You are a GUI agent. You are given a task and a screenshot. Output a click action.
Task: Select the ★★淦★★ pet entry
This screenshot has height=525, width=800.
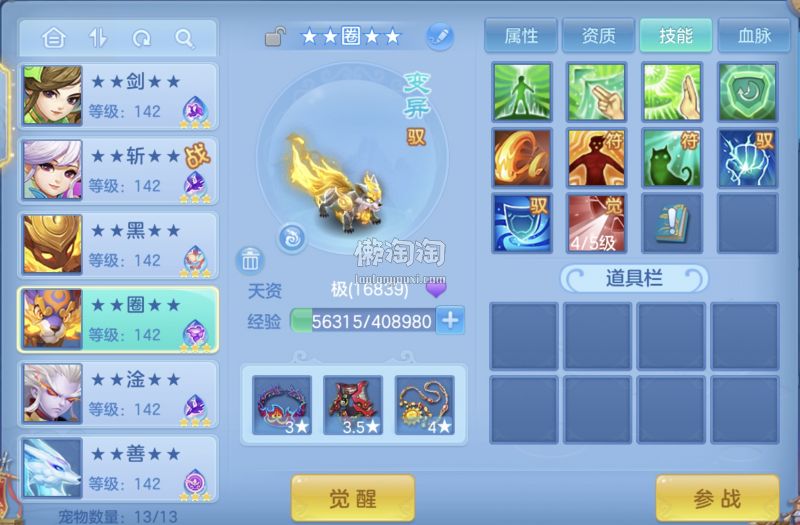pyautogui.click(x=118, y=393)
